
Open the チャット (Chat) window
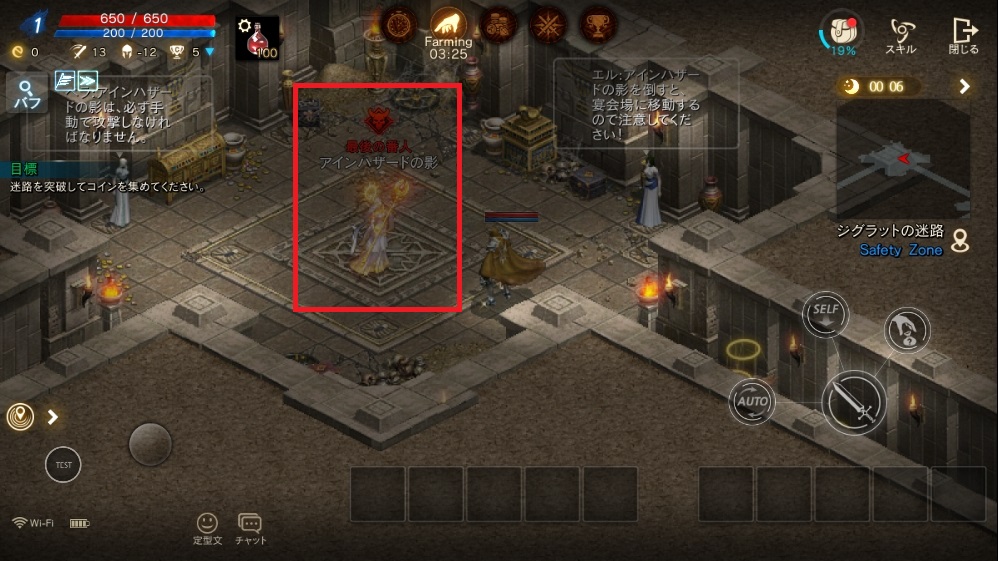(250, 528)
